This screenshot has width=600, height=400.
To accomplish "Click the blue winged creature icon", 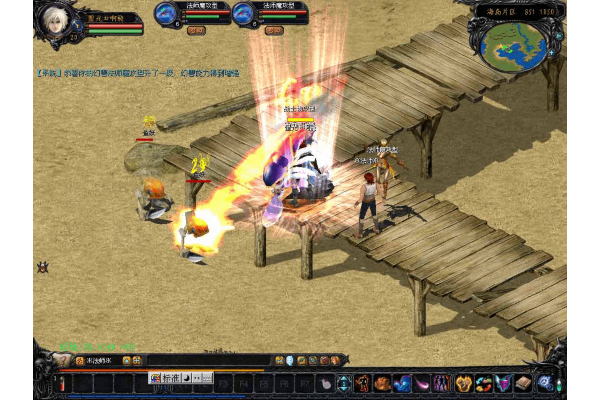I will coord(402,383).
